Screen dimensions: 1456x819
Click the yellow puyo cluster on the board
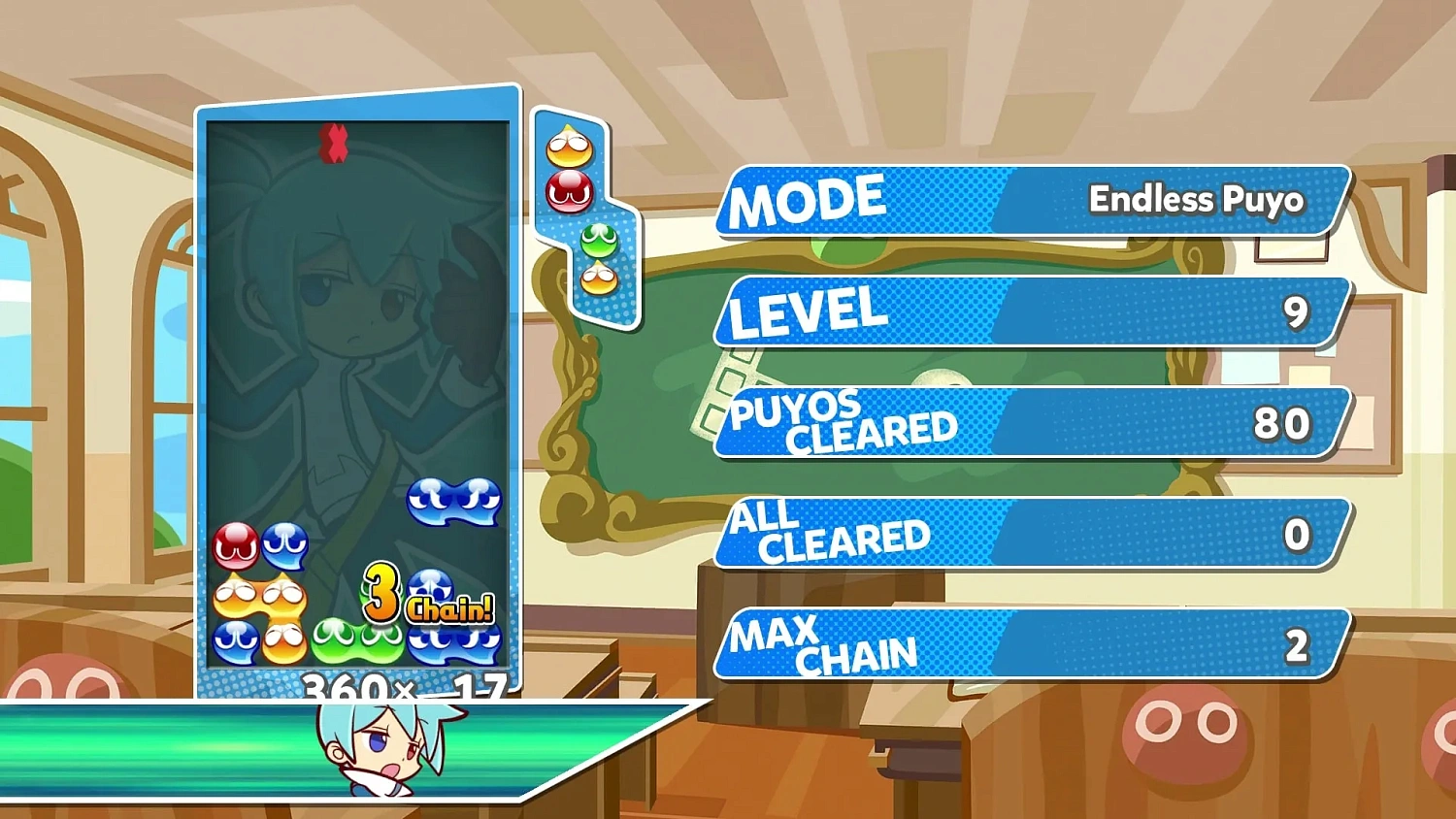click(262, 602)
